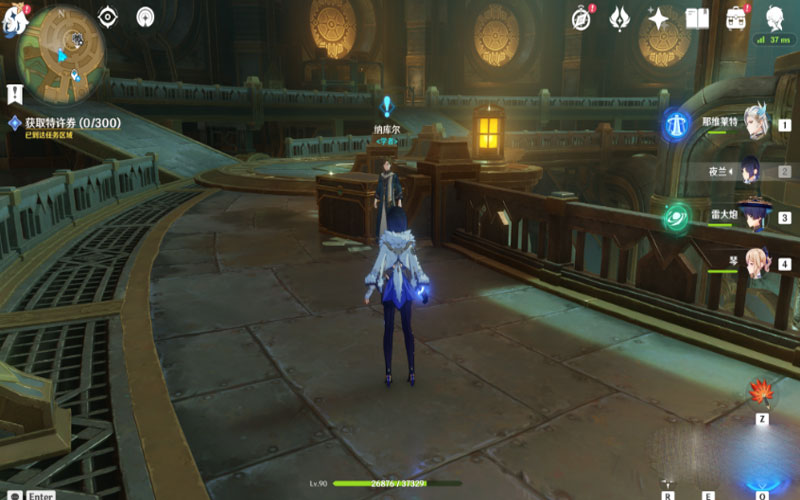Open the backpack inventory icon
Screen dimensions: 800x500
[737, 17]
